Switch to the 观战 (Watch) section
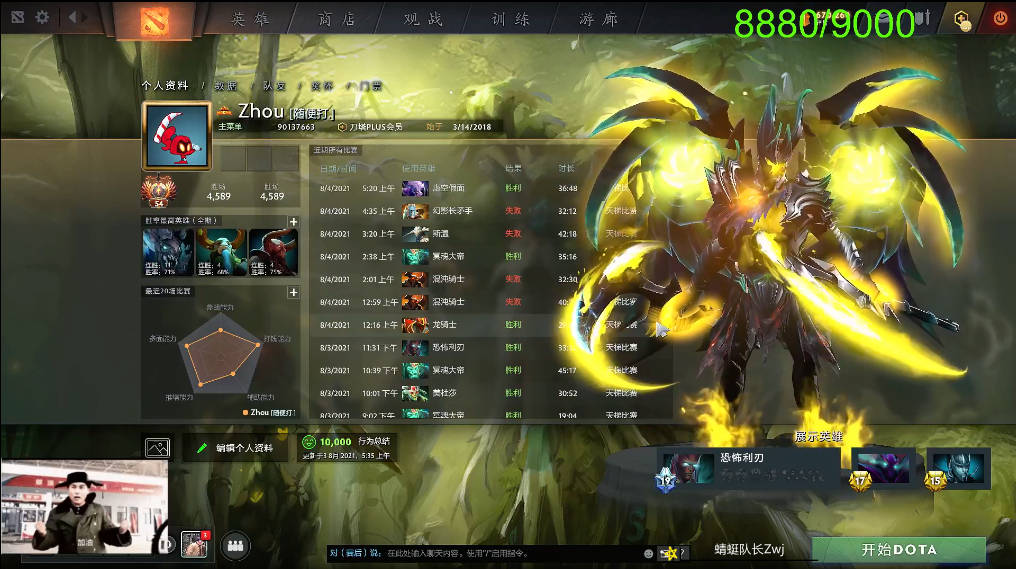Image resolution: width=1016 pixels, height=569 pixels. pyautogui.click(x=423, y=19)
